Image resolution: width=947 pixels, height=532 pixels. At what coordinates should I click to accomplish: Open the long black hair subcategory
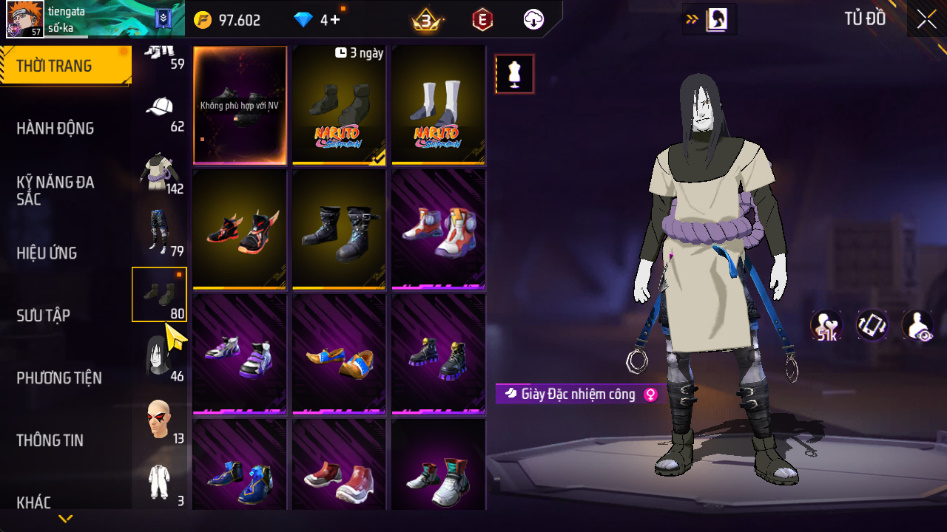point(160,356)
